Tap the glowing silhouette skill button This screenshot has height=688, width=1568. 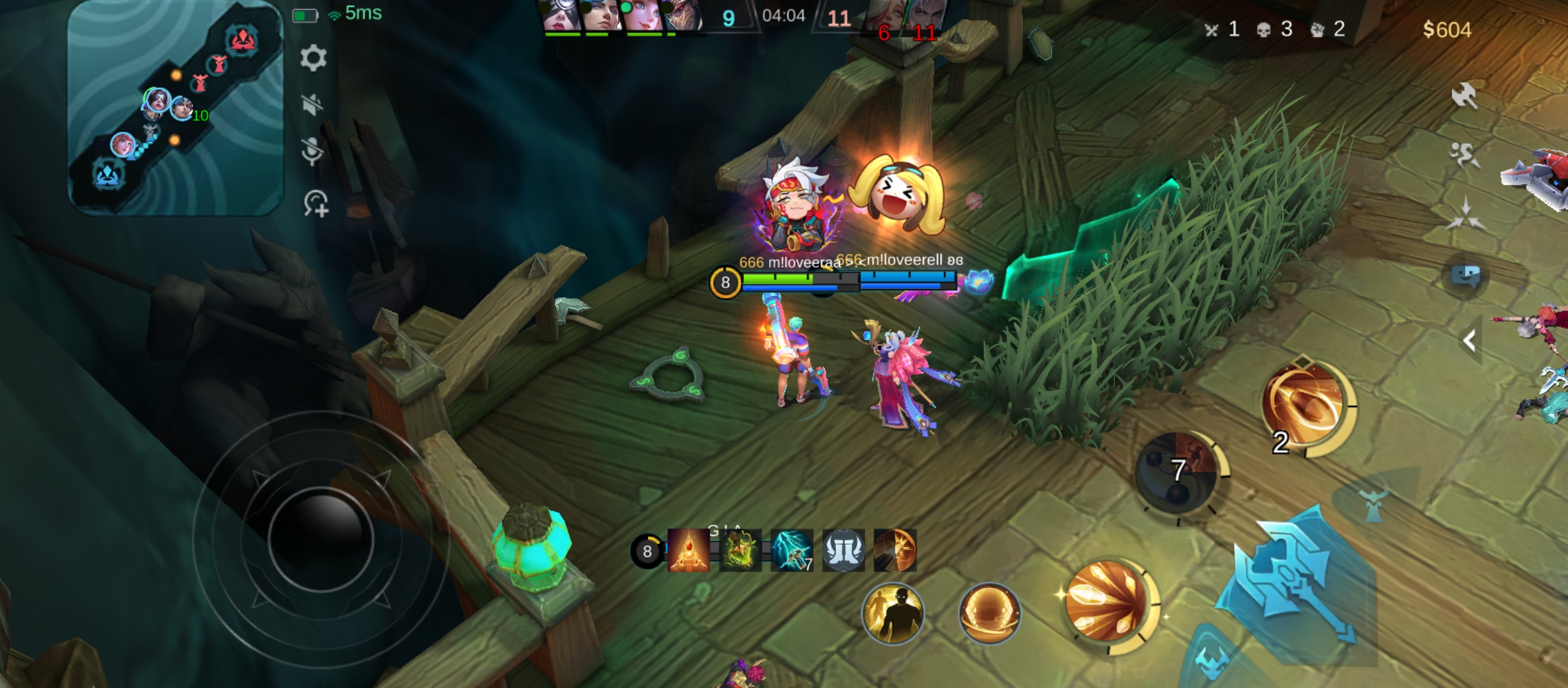point(893,613)
